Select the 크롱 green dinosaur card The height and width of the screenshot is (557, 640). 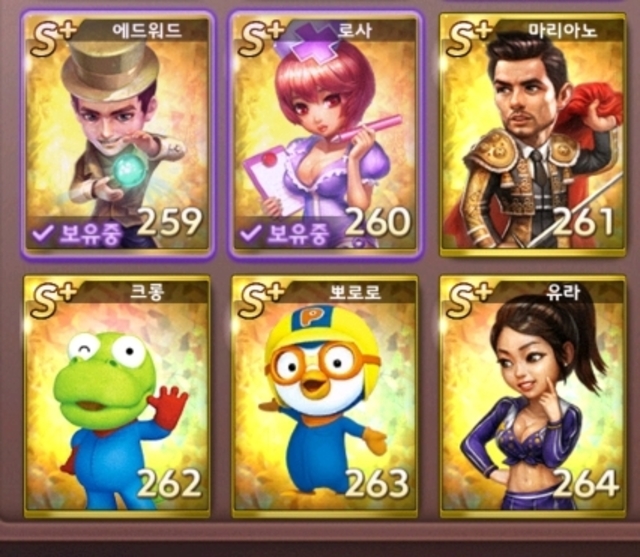pyautogui.click(x=116, y=395)
